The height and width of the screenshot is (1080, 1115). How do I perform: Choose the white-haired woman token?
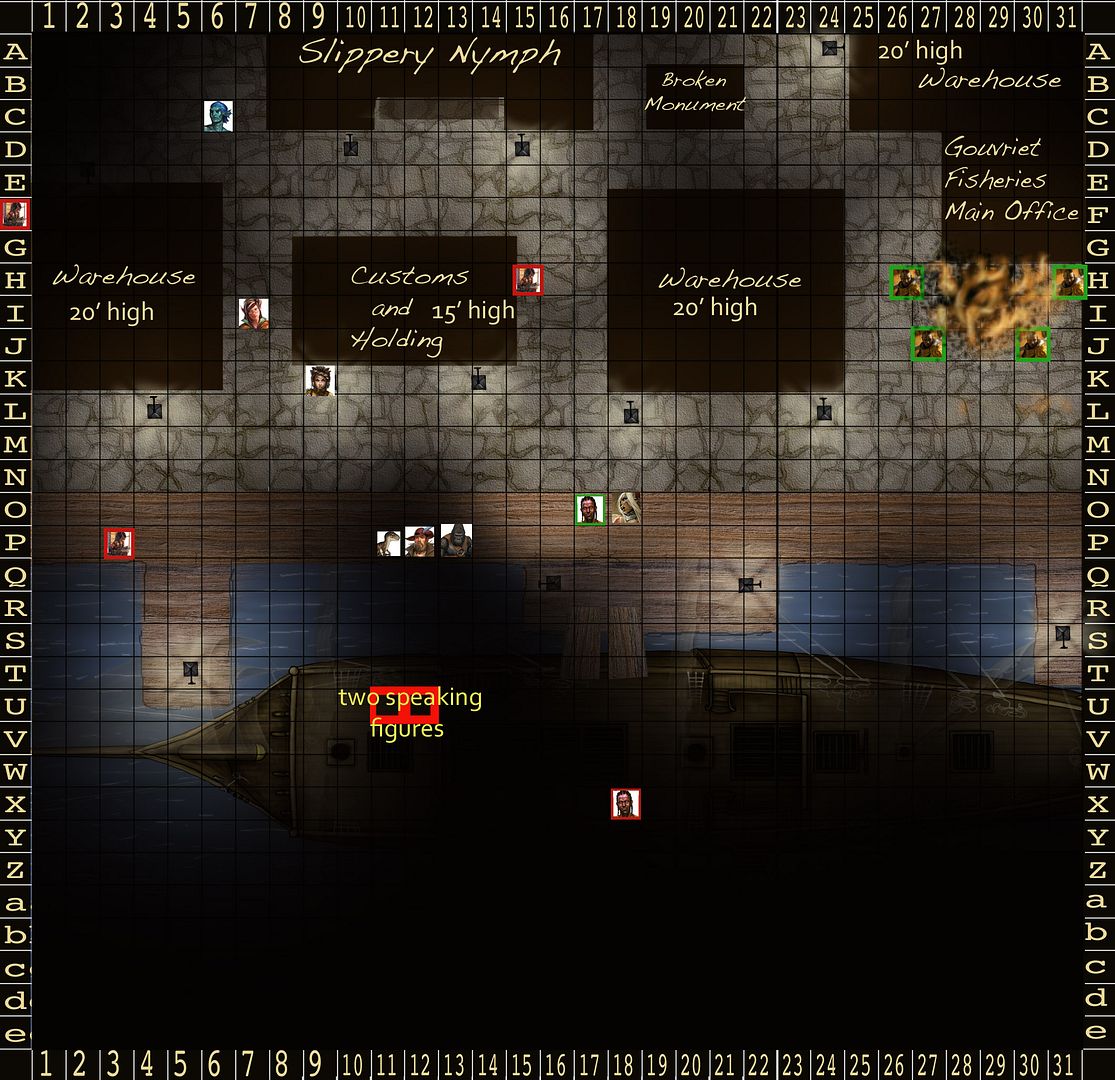[626, 508]
